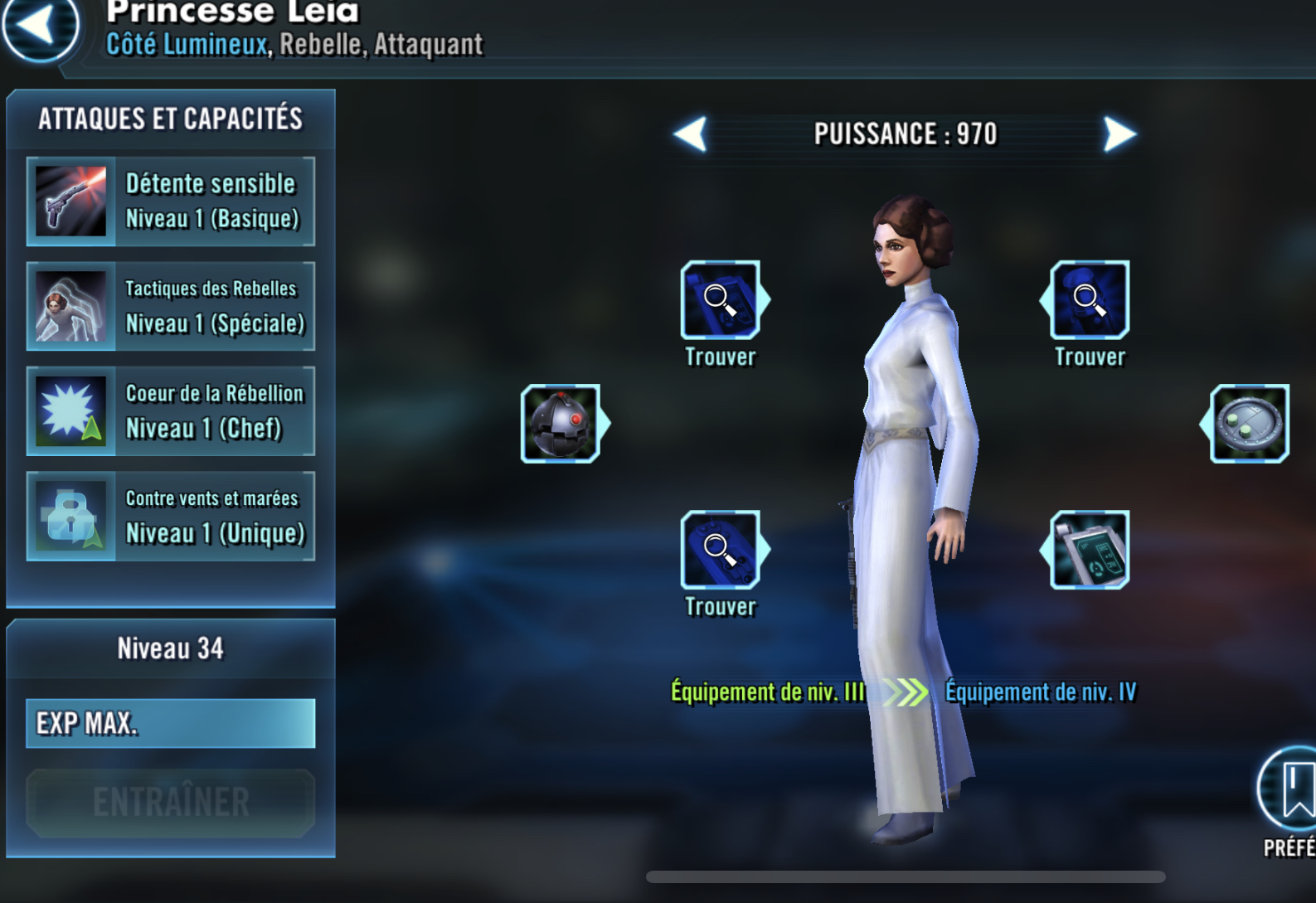This screenshot has width=1316, height=903.
Task: Choose the round disc gear slot
Action: (1249, 424)
